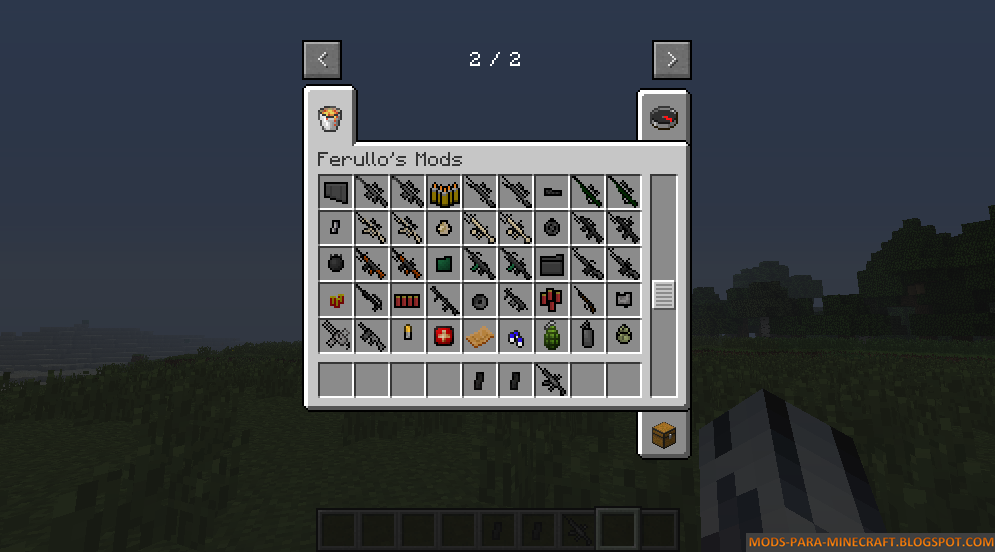Switch to the compass search tab
Image resolution: width=995 pixels, height=552 pixels.
point(663,118)
